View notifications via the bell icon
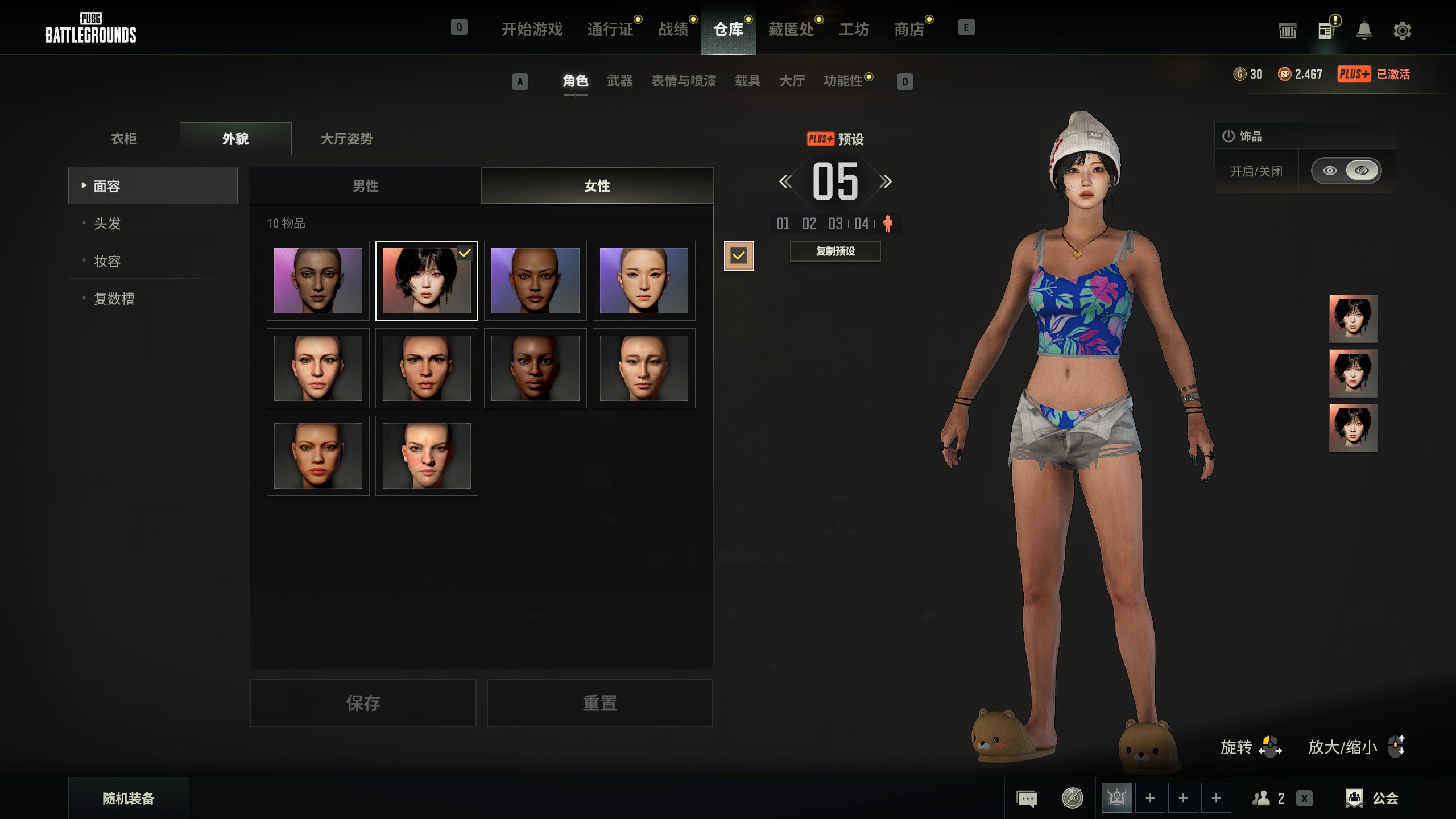Image resolution: width=1456 pixels, height=819 pixels. coord(1364,30)
